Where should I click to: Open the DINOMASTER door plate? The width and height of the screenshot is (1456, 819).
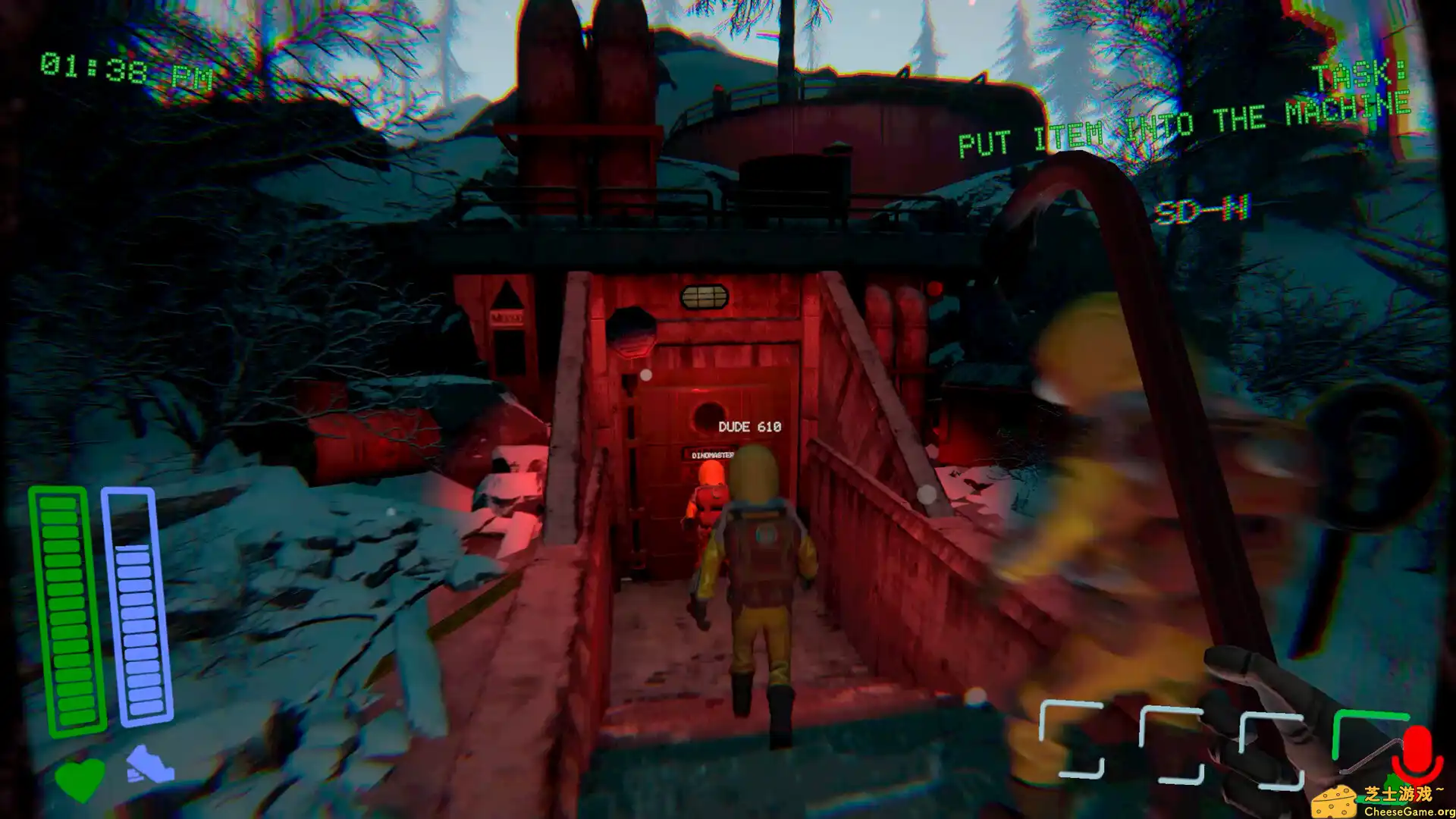tap(711, 456)
